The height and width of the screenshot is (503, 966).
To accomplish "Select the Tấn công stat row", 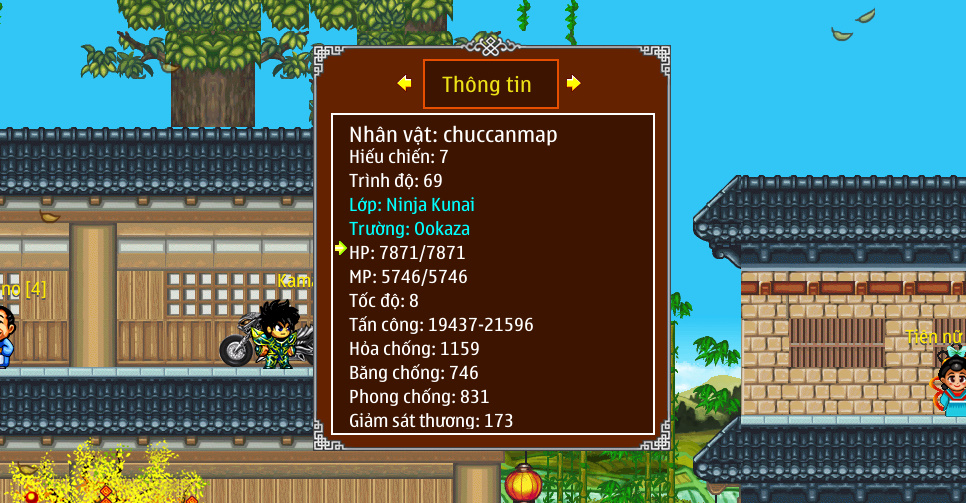I will pyautogui.click(x=441, y=325).
